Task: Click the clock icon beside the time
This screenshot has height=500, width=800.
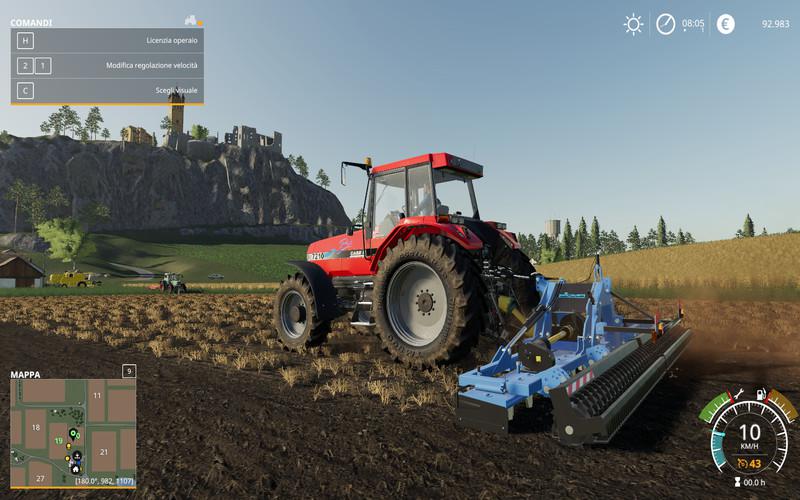Action: (665, 24)
